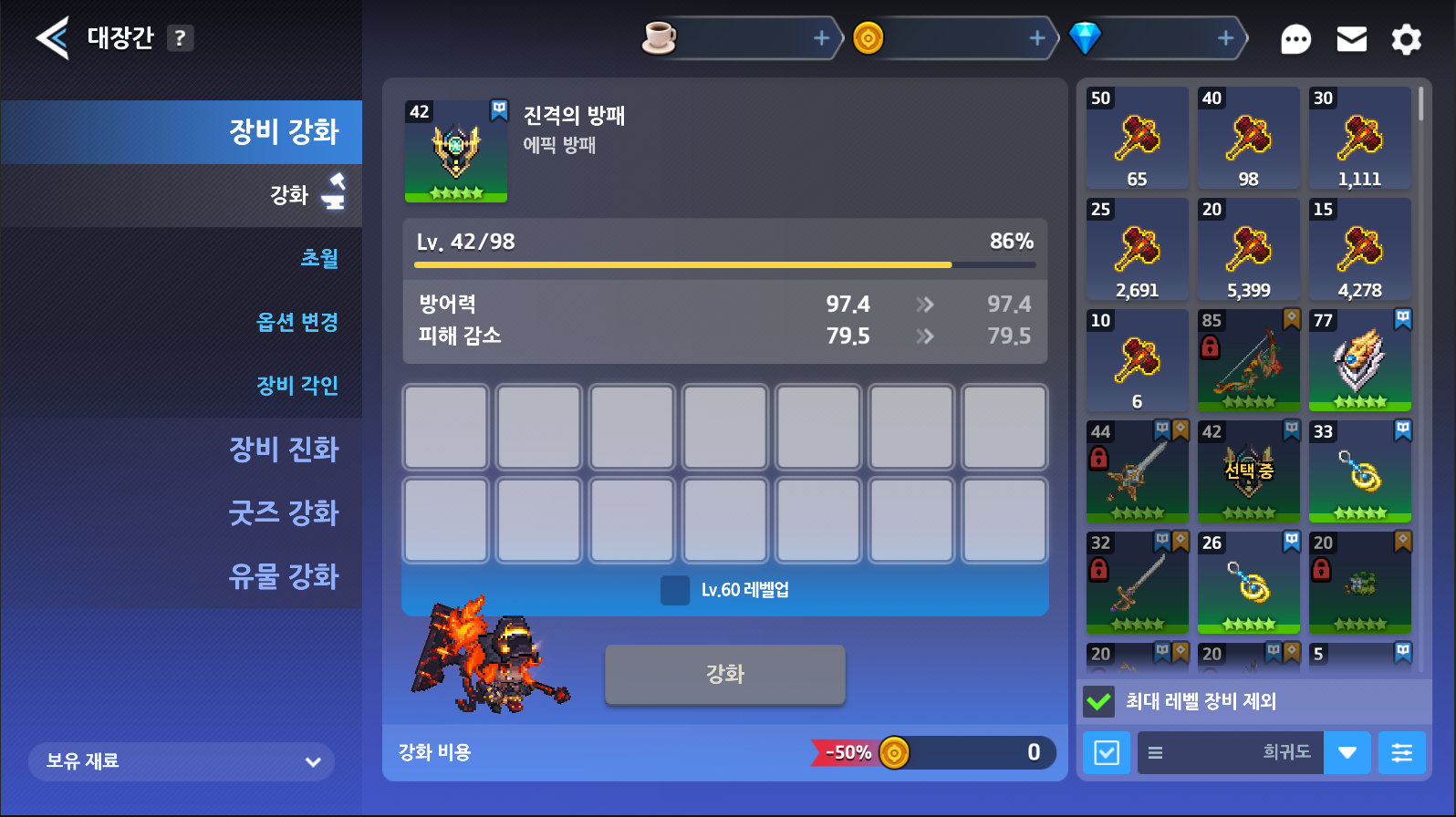Click the 강화 enhance button
Image resolution: width=1456 pixels, height=817 pixels.
pos(724,675)
